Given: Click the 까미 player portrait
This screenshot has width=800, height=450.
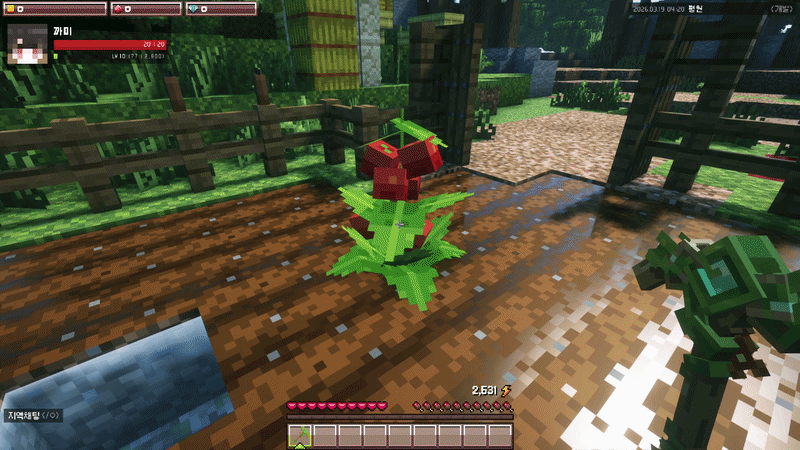Looking at the screenshot, I should 27,44.
